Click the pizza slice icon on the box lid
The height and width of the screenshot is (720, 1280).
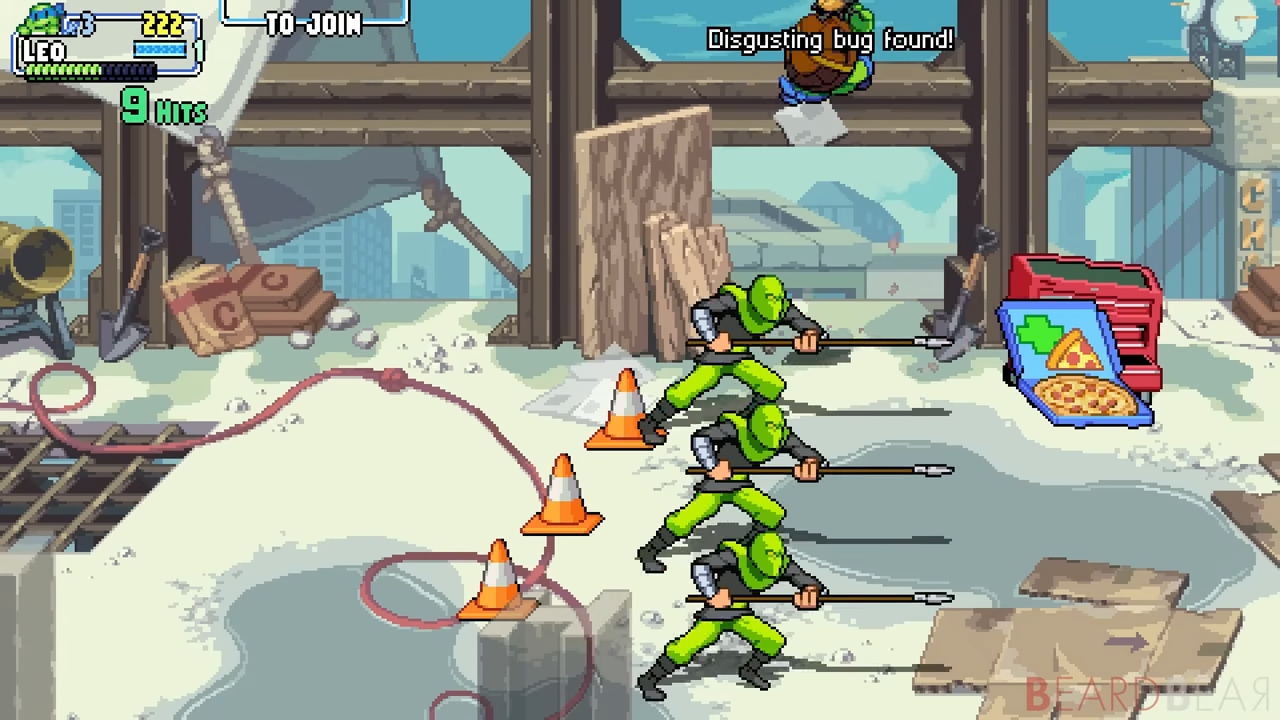click(1075, 350)
